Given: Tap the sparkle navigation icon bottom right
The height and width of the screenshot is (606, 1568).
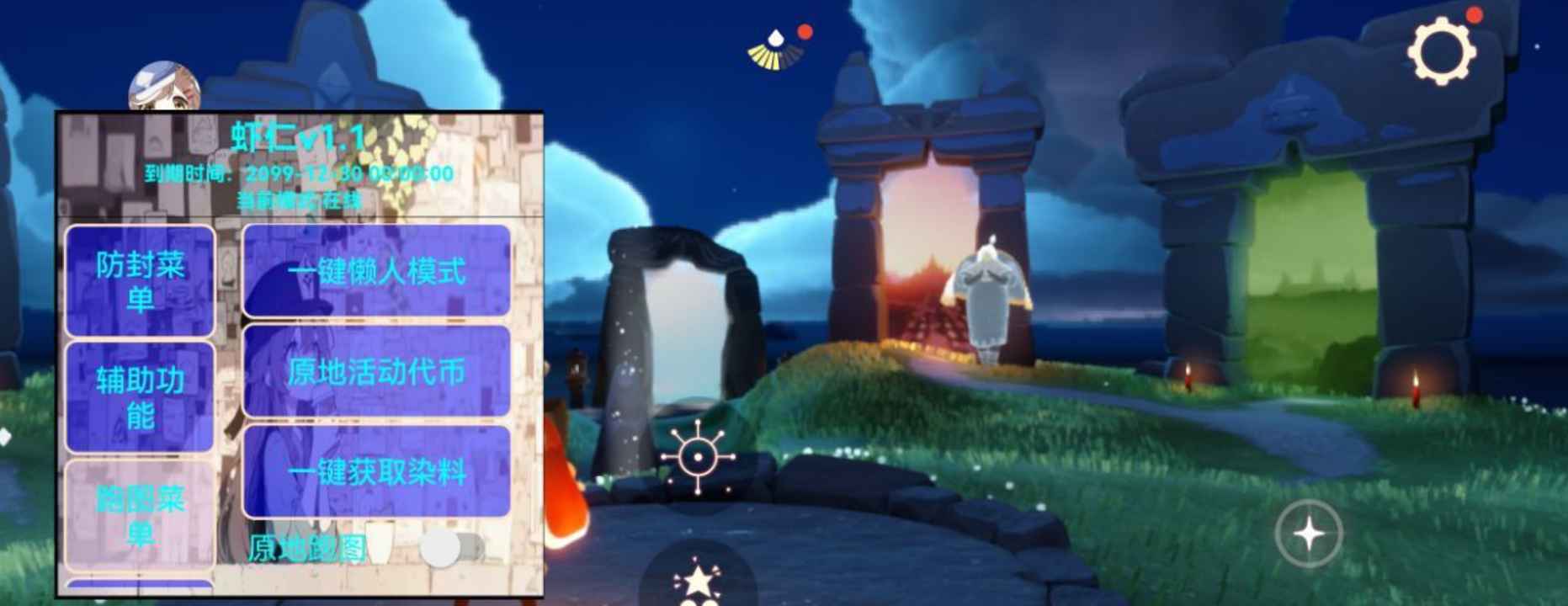Looking at the screenshot, I should 1310,531.
